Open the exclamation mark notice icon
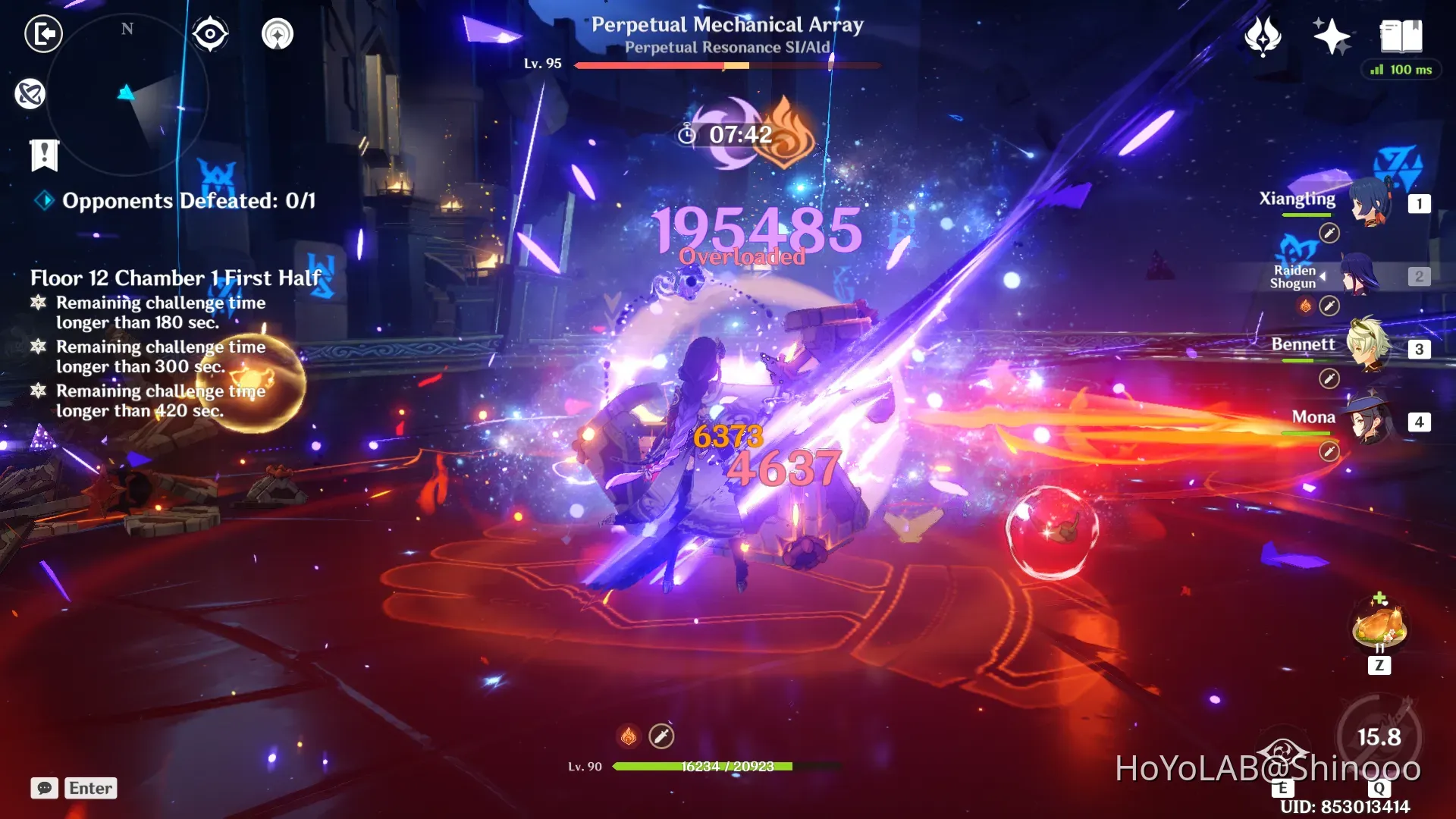Image resolution: width=1456 pixels, height=819 pixels. pyautogui.click(x=44, y=155)
